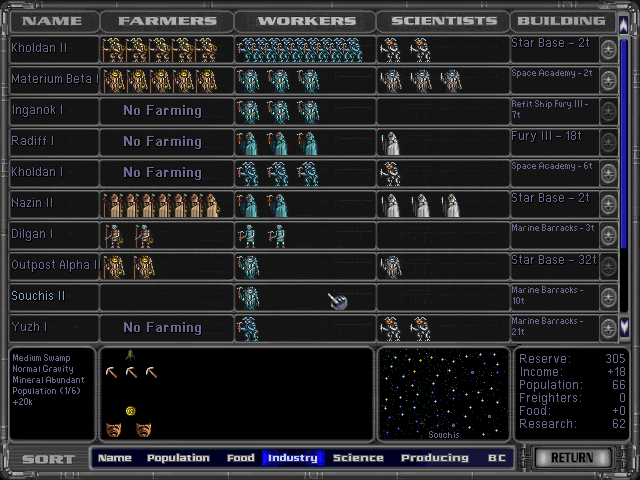Open Materium Beta I colony

tap(54, 79)
